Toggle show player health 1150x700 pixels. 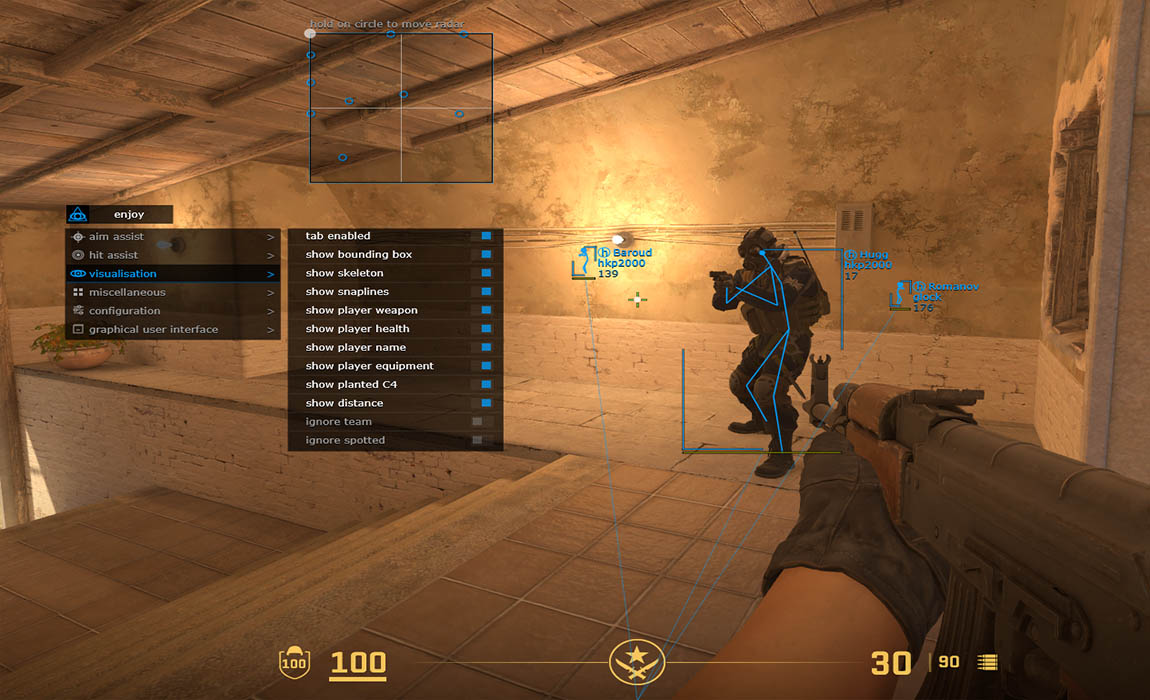[x=486, y=329]
